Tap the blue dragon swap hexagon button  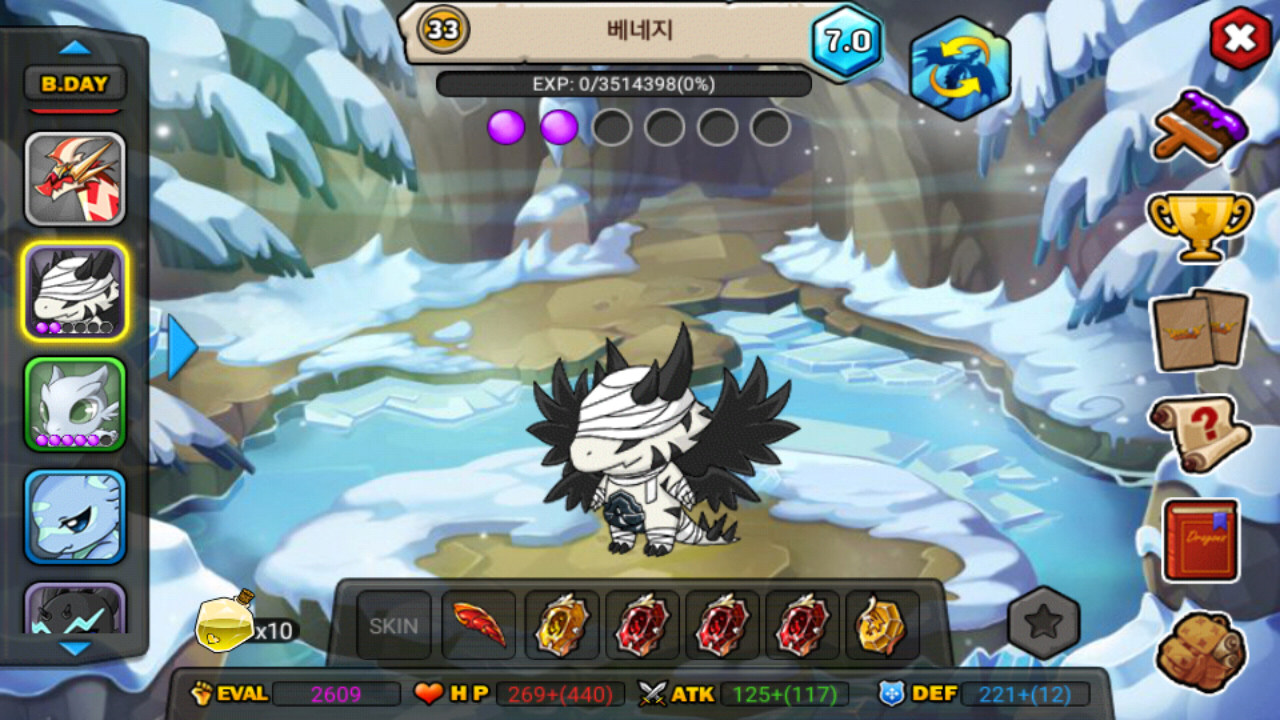(x=960, y=68)
